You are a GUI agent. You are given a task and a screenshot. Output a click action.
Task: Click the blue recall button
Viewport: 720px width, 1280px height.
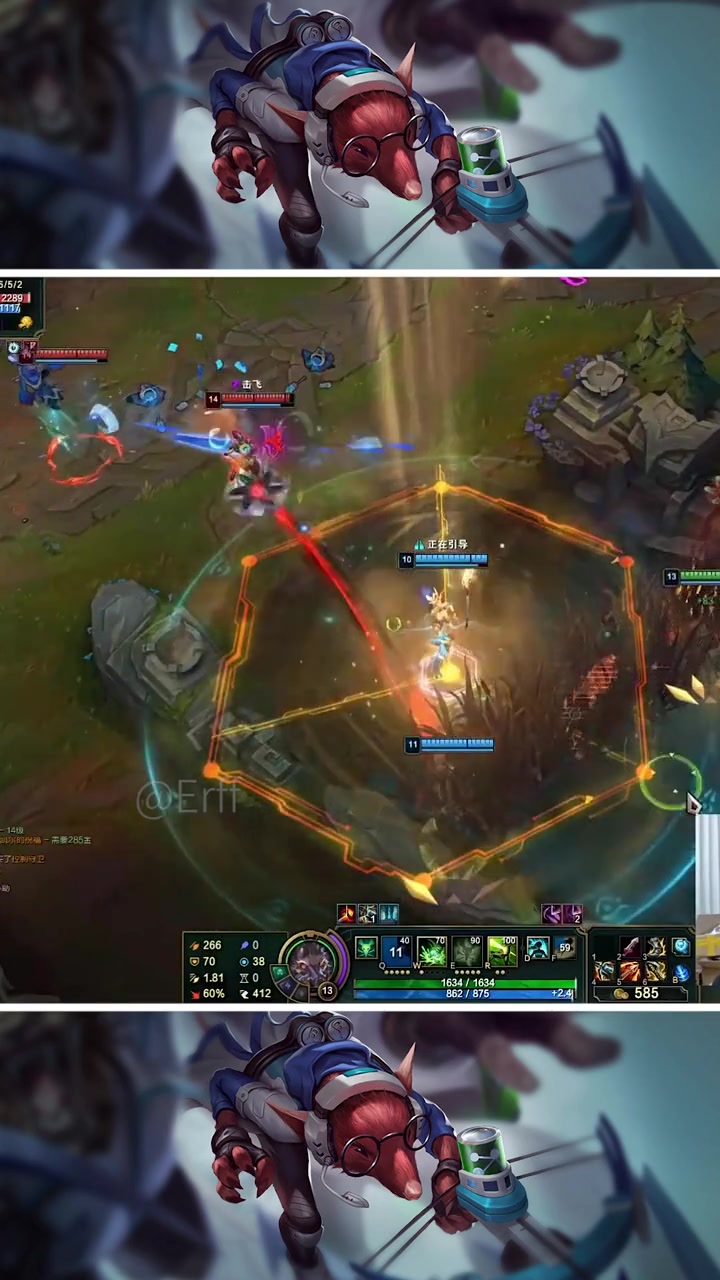click(x=681, y=972)
